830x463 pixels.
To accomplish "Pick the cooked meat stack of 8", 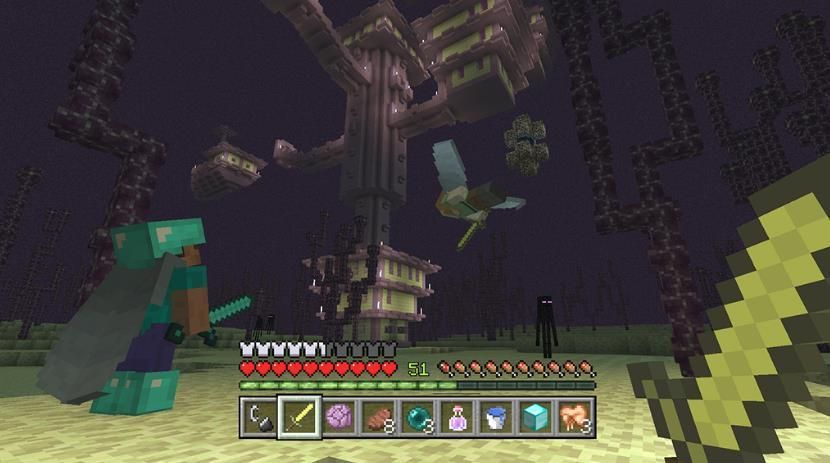I will [x=378, y=416].
